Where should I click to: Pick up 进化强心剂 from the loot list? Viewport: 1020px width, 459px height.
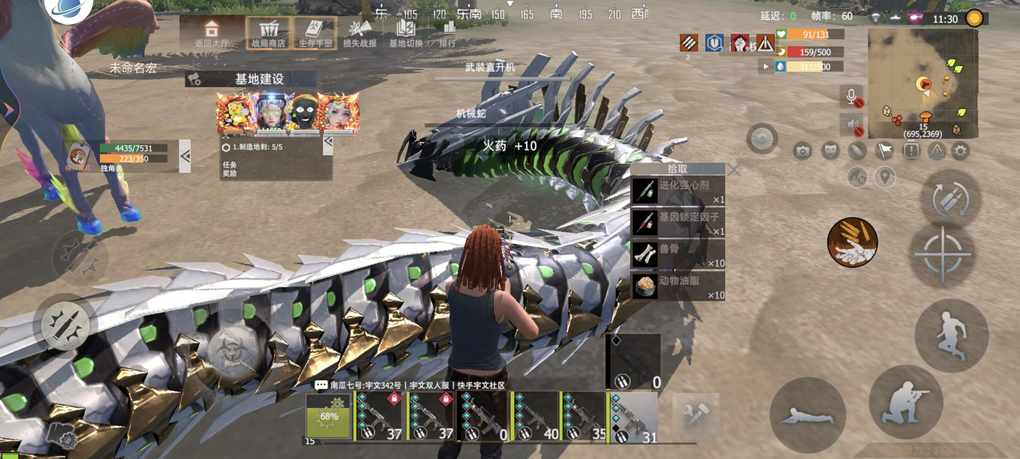pyautogui.click(x=678, y=192)
